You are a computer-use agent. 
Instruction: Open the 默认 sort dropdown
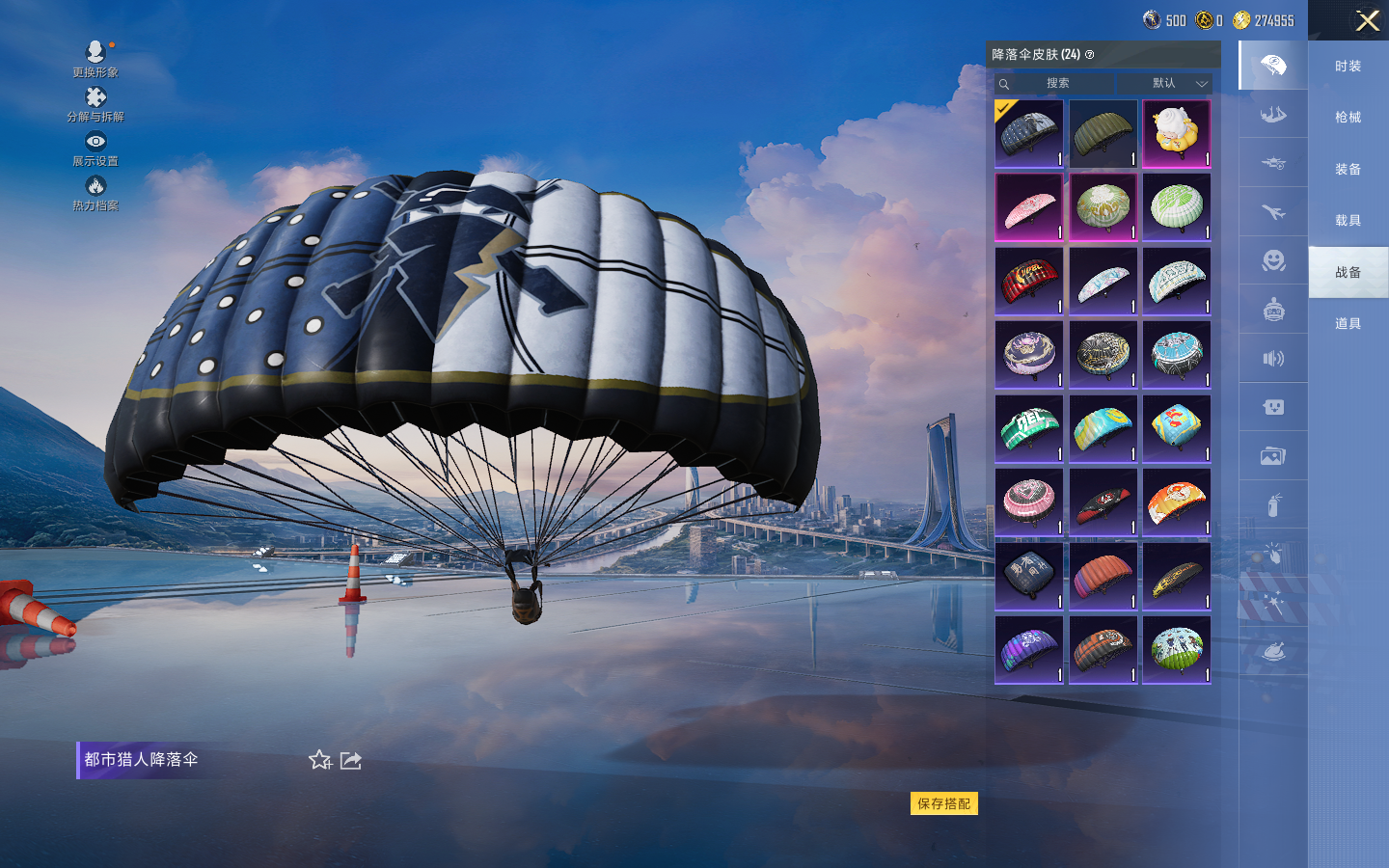click(1176, 84)
